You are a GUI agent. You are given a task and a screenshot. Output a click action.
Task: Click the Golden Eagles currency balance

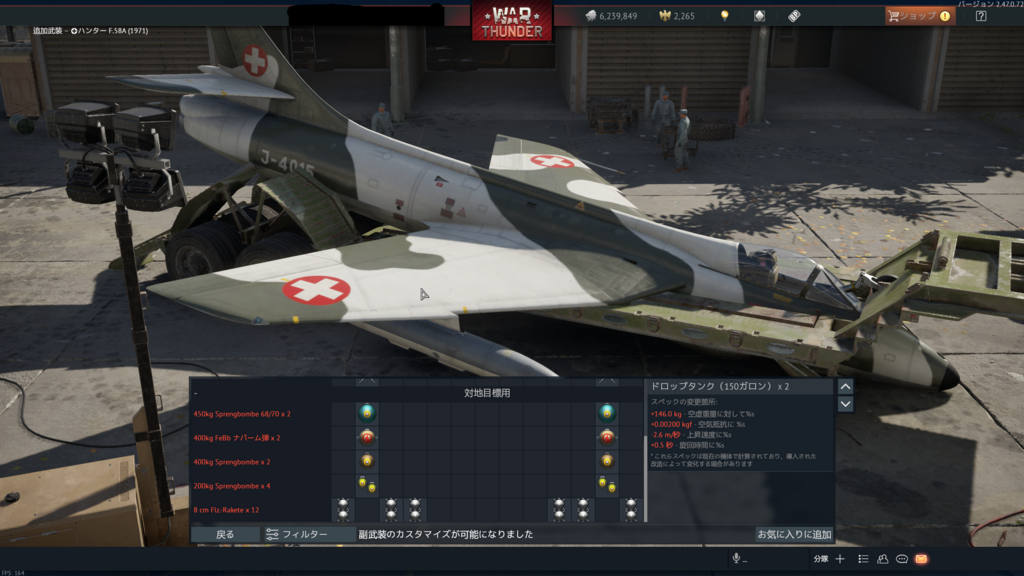tap(676, 16)
